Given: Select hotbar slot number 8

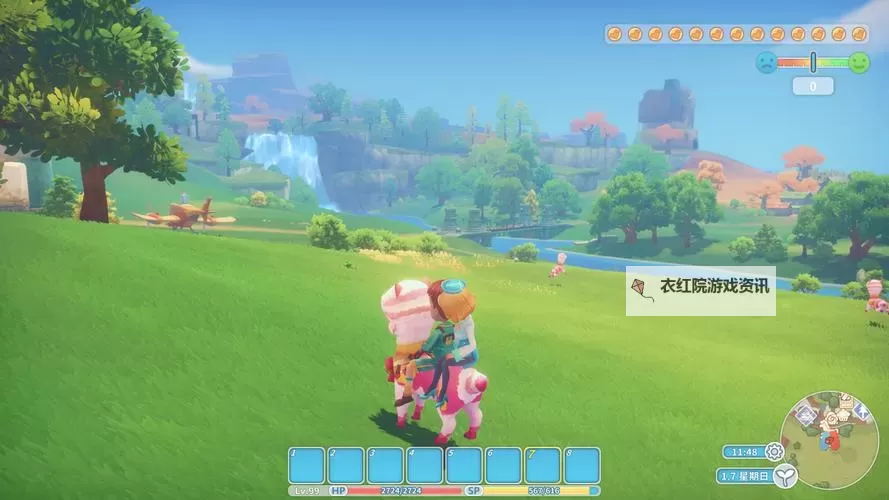Looking at the screenshot, I should (x=582, y=466).
